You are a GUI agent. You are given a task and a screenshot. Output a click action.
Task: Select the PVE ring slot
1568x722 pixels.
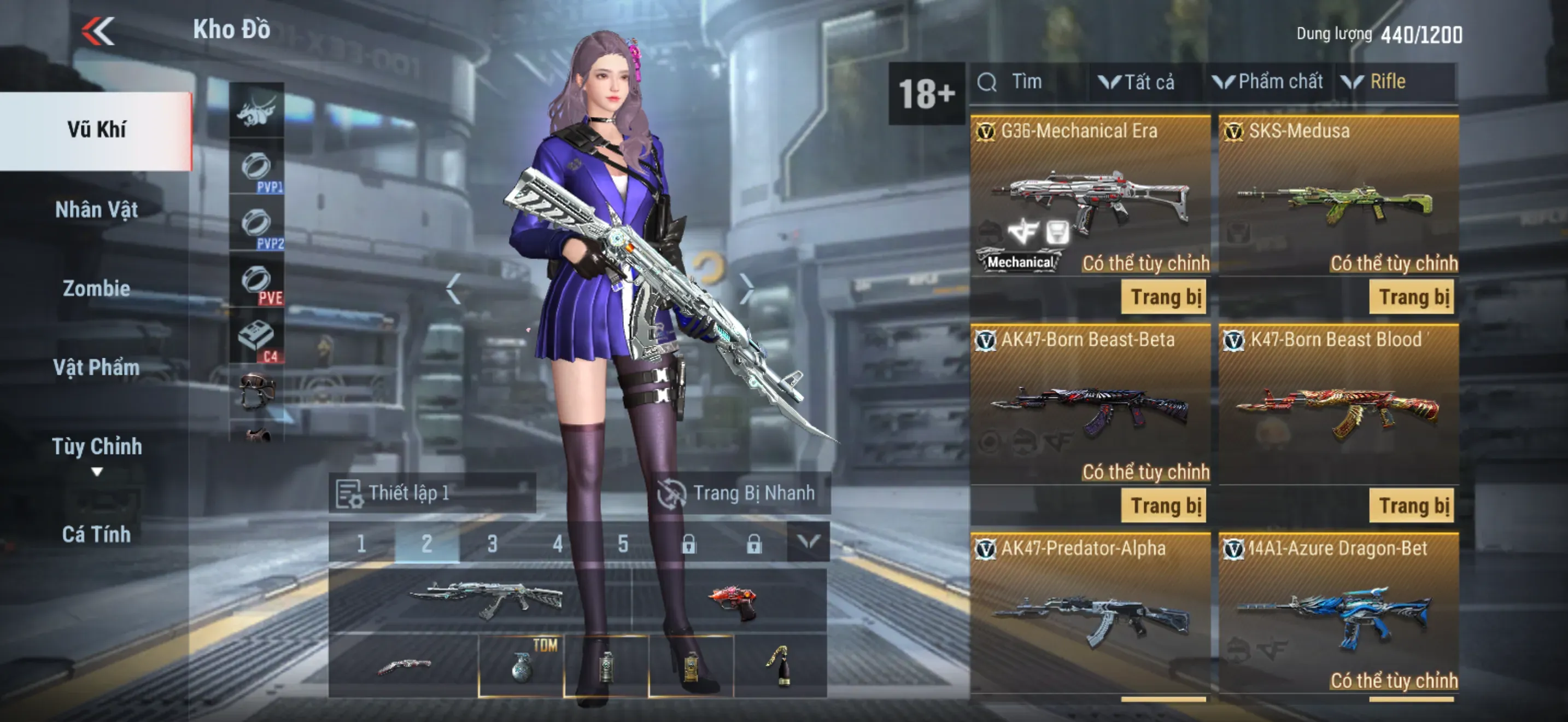coord(257,281)
